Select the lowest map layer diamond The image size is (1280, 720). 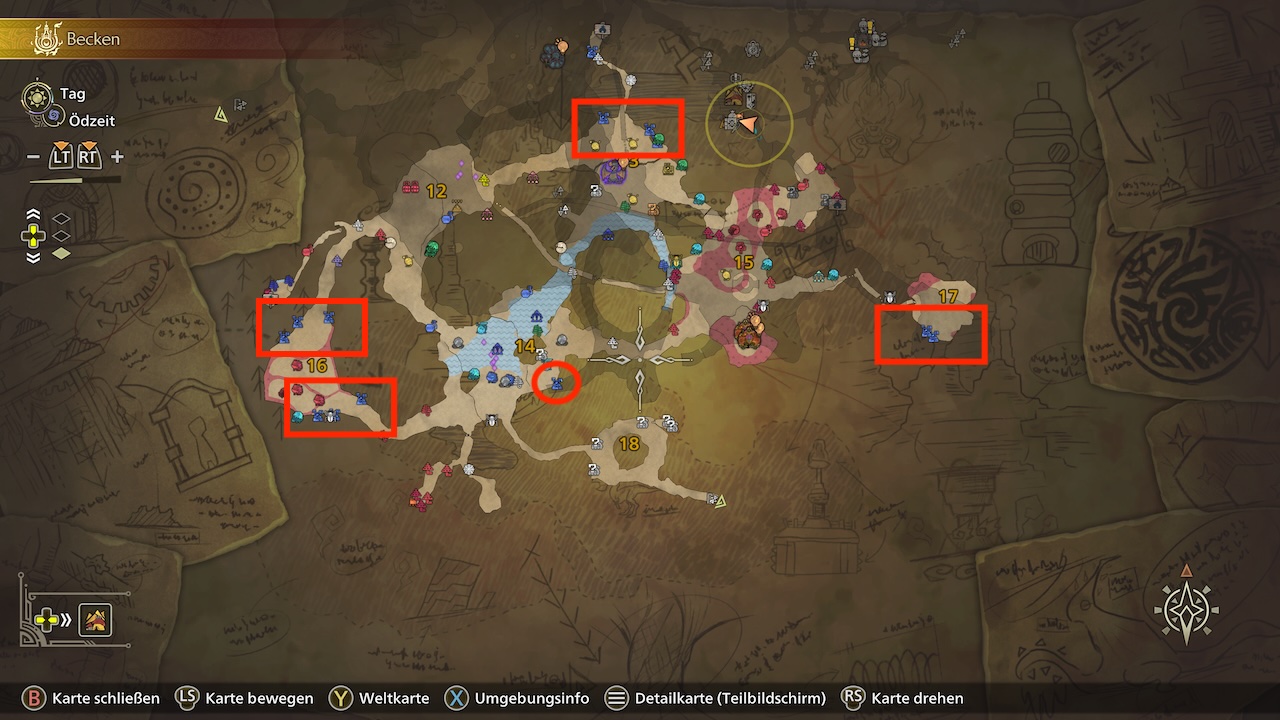click(x=61, y=254)
